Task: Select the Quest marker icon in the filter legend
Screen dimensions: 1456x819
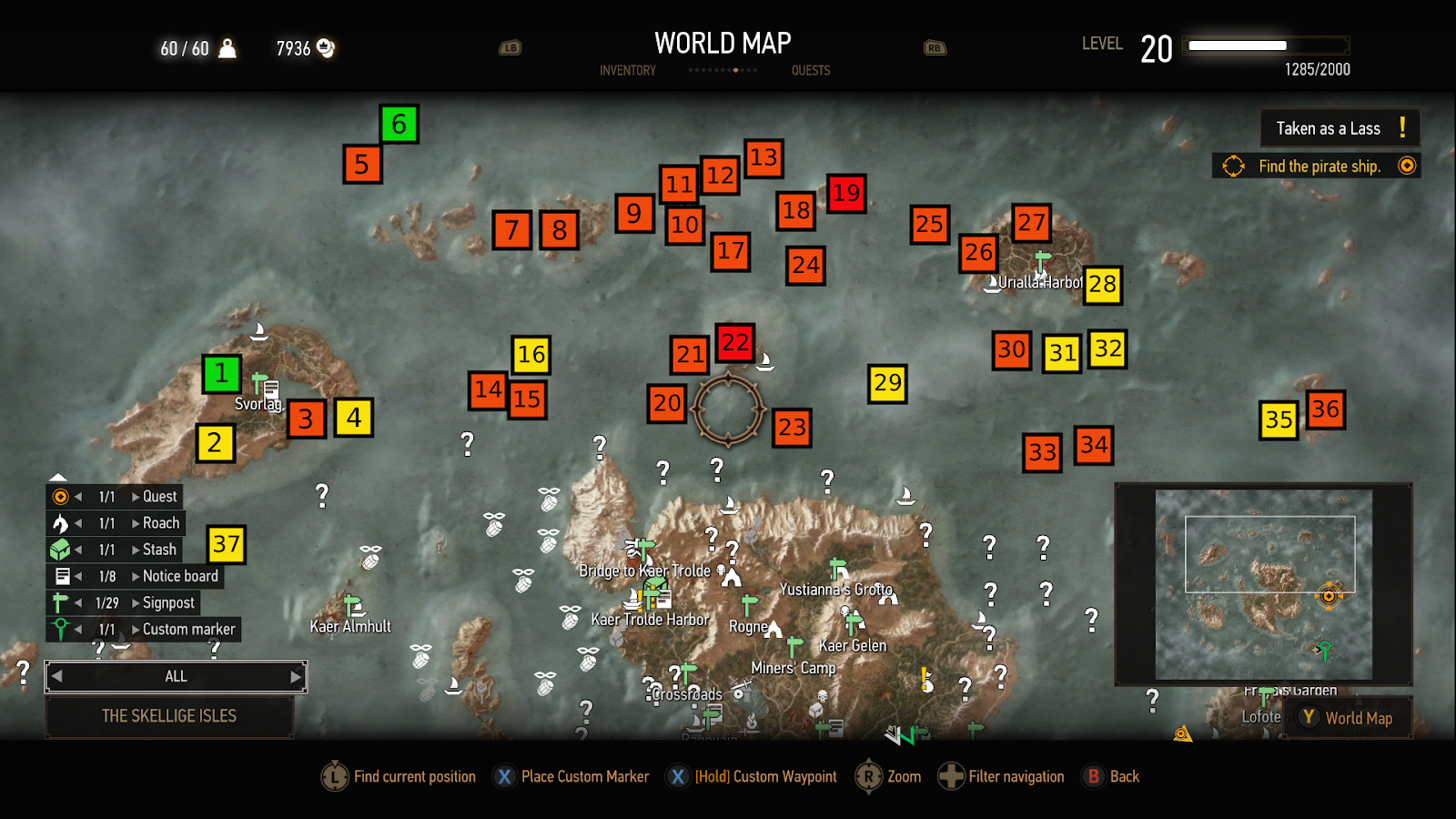Action: [61, 497]
